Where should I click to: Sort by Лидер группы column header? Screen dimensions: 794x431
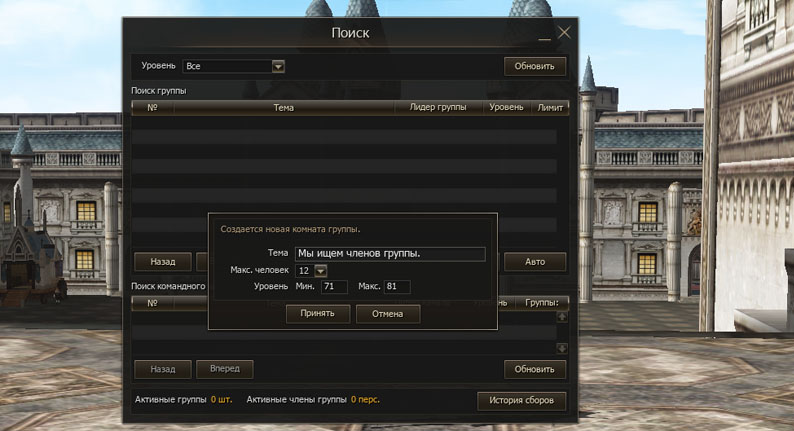coord(438,107)
